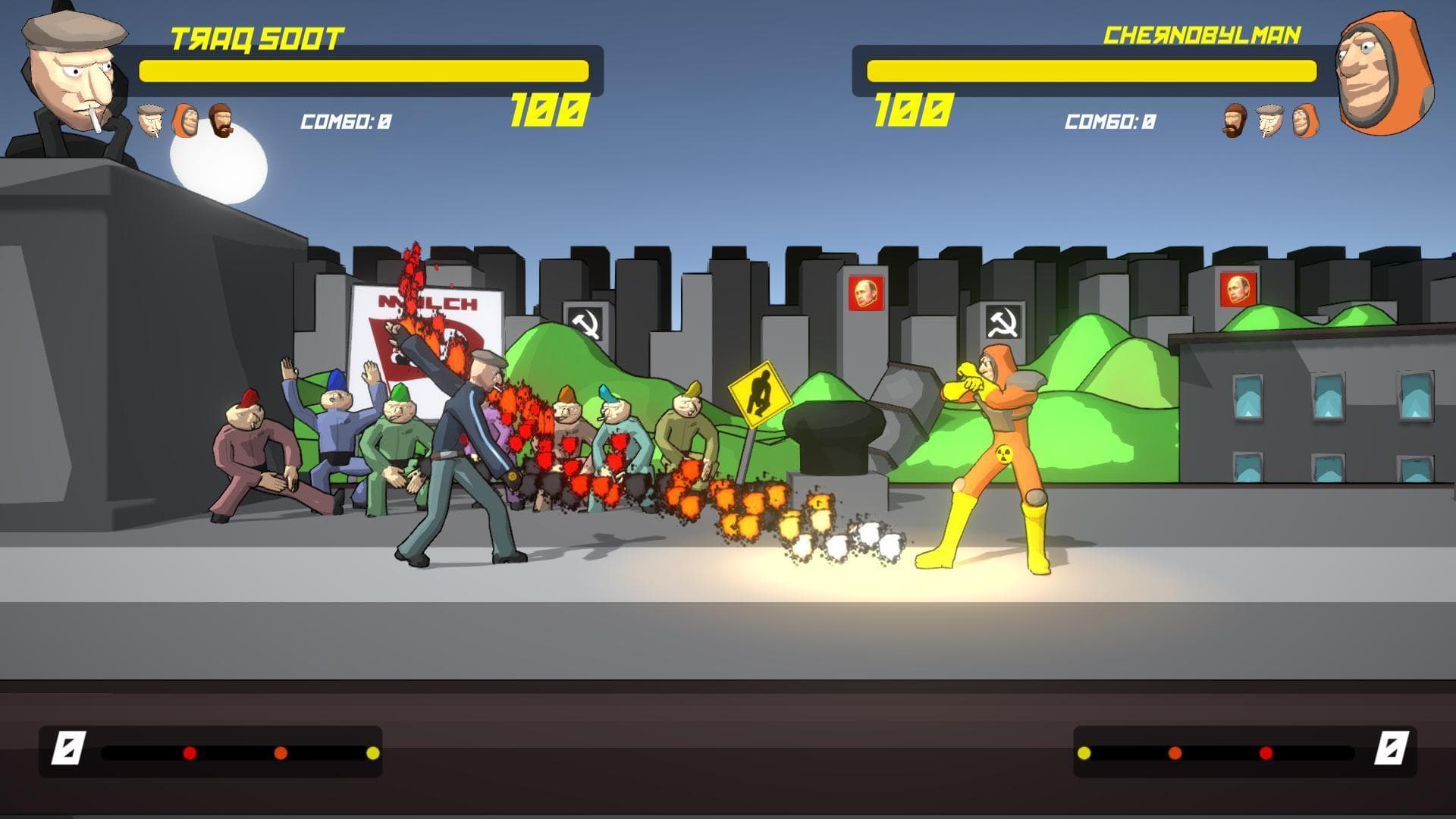The width and height of the screenshot is (1456, 819).
Task: Toggle the red round-indicator dot on the left tracker
Action: click(188, 753)
